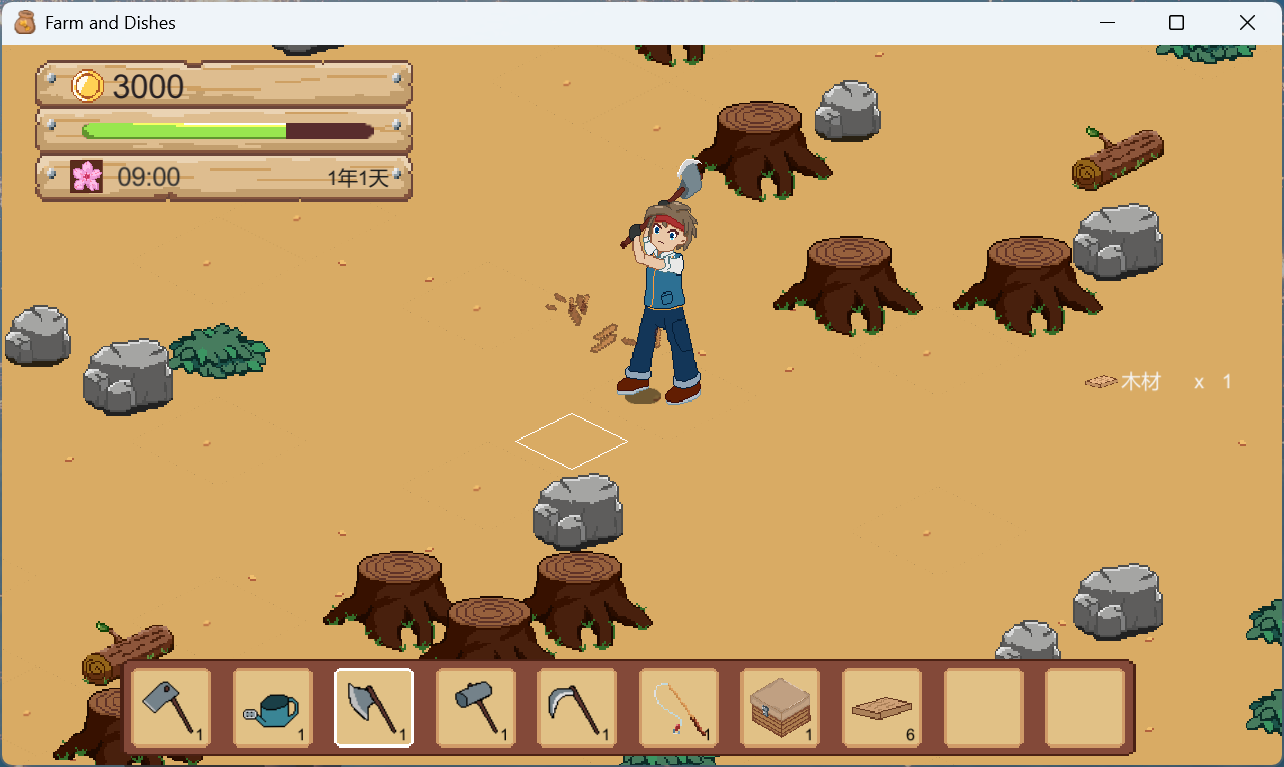Image resolution: width=1284 pixels, height=767 pixels.
Task: Switch to the hammer tool
Action: click(476, 708)
